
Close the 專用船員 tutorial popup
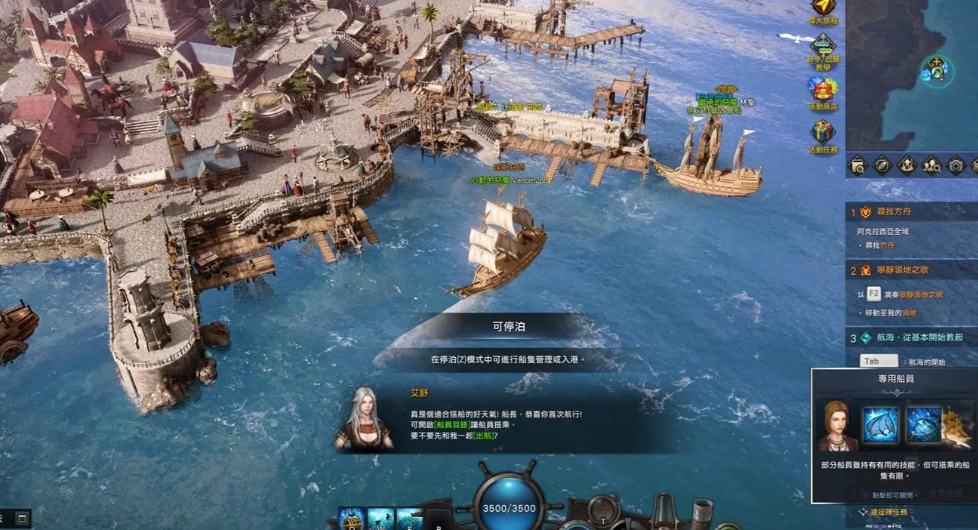tap(889, 494)
